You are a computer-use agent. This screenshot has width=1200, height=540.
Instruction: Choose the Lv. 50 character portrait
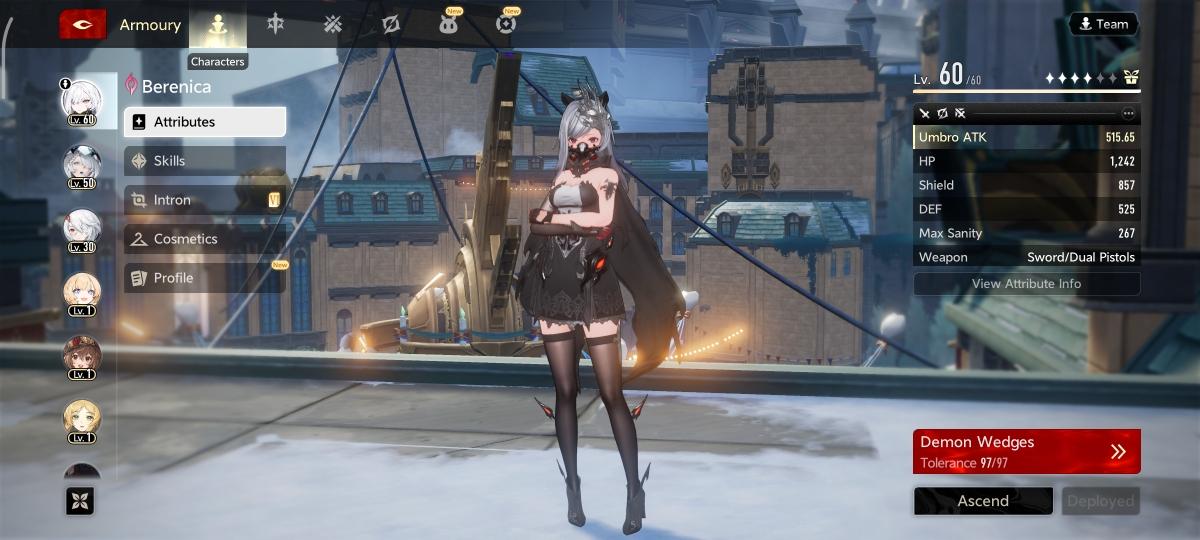point(82,165)
